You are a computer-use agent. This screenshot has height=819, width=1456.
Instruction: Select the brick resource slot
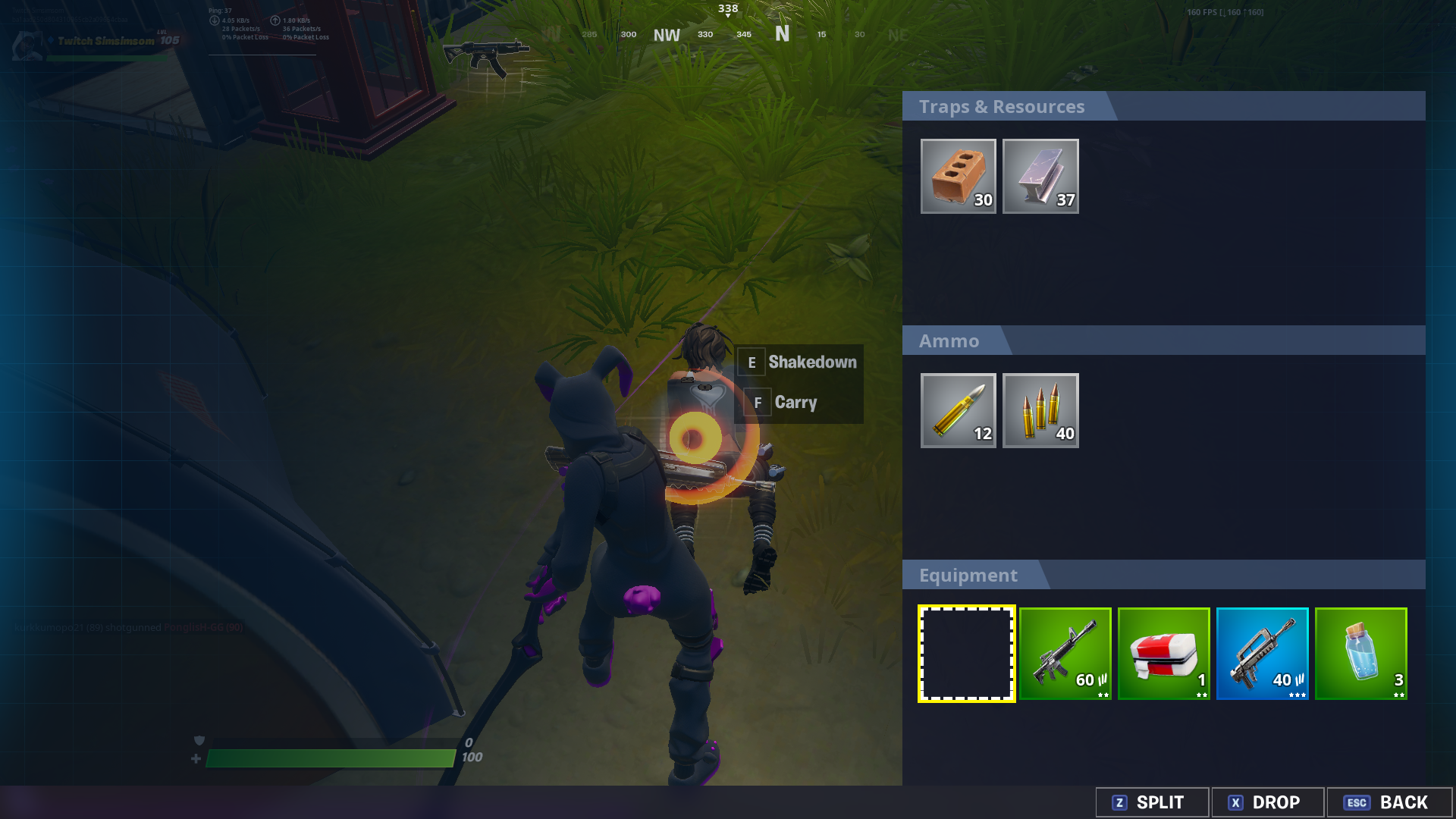point(958,176)
